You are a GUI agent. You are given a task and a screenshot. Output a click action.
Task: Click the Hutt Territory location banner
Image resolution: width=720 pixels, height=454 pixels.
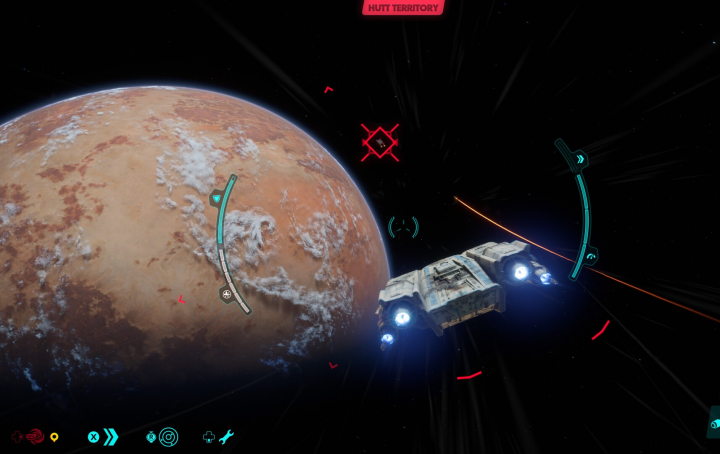403,8
